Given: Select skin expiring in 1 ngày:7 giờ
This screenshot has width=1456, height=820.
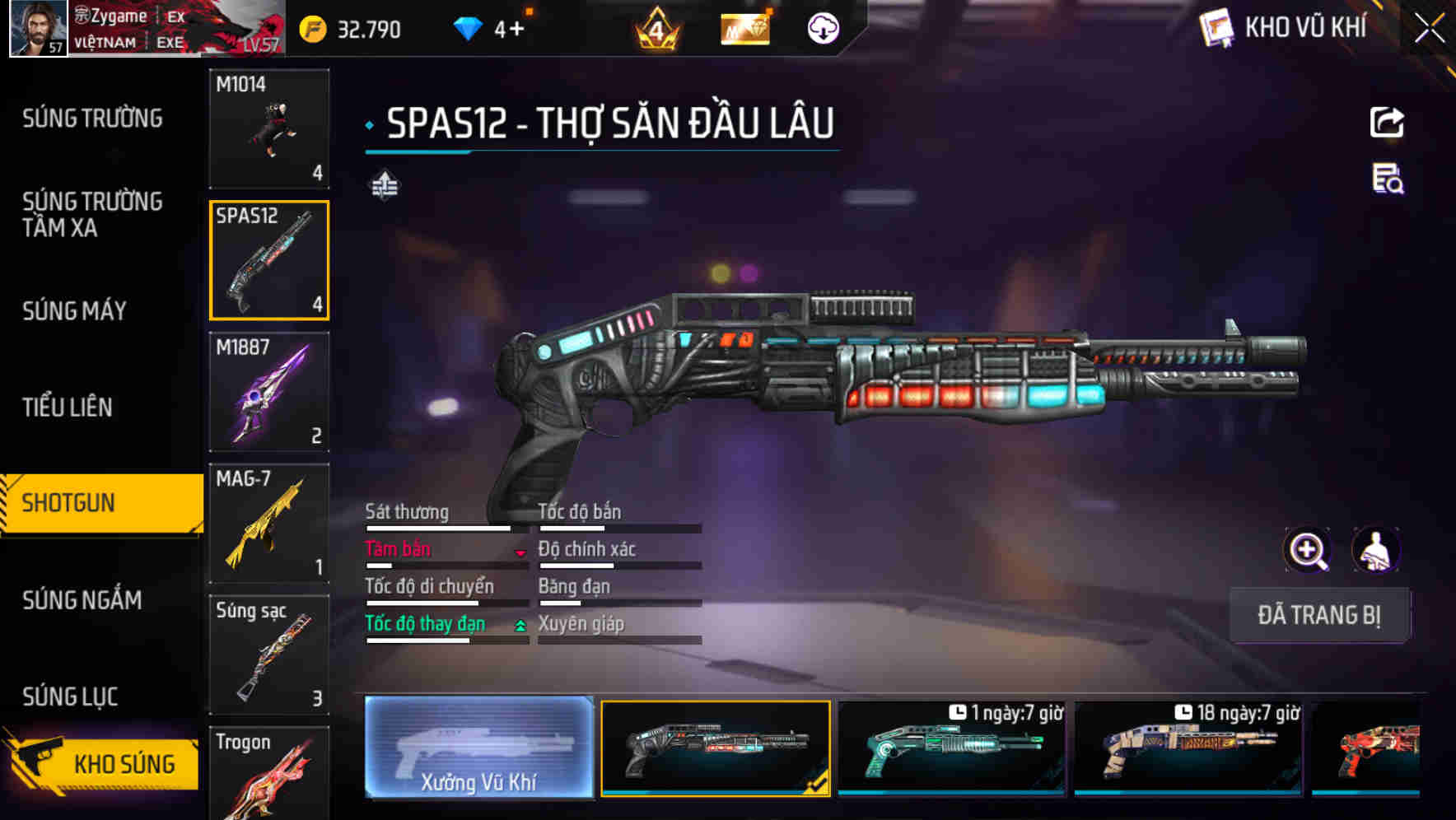Looking at the screenshot, I should pos(951,748).
